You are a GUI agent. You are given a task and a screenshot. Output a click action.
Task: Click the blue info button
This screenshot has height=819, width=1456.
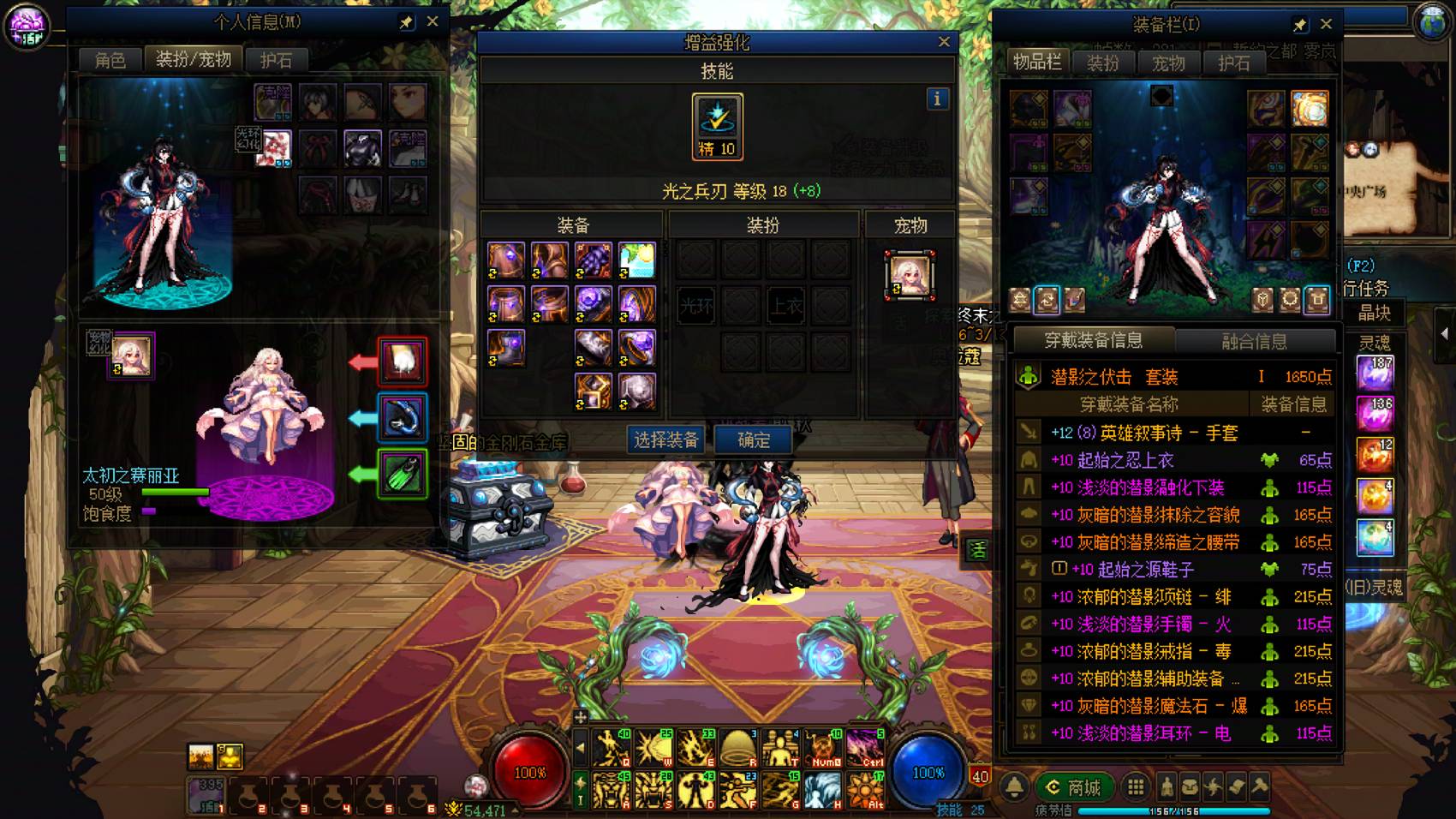[937, 99]
